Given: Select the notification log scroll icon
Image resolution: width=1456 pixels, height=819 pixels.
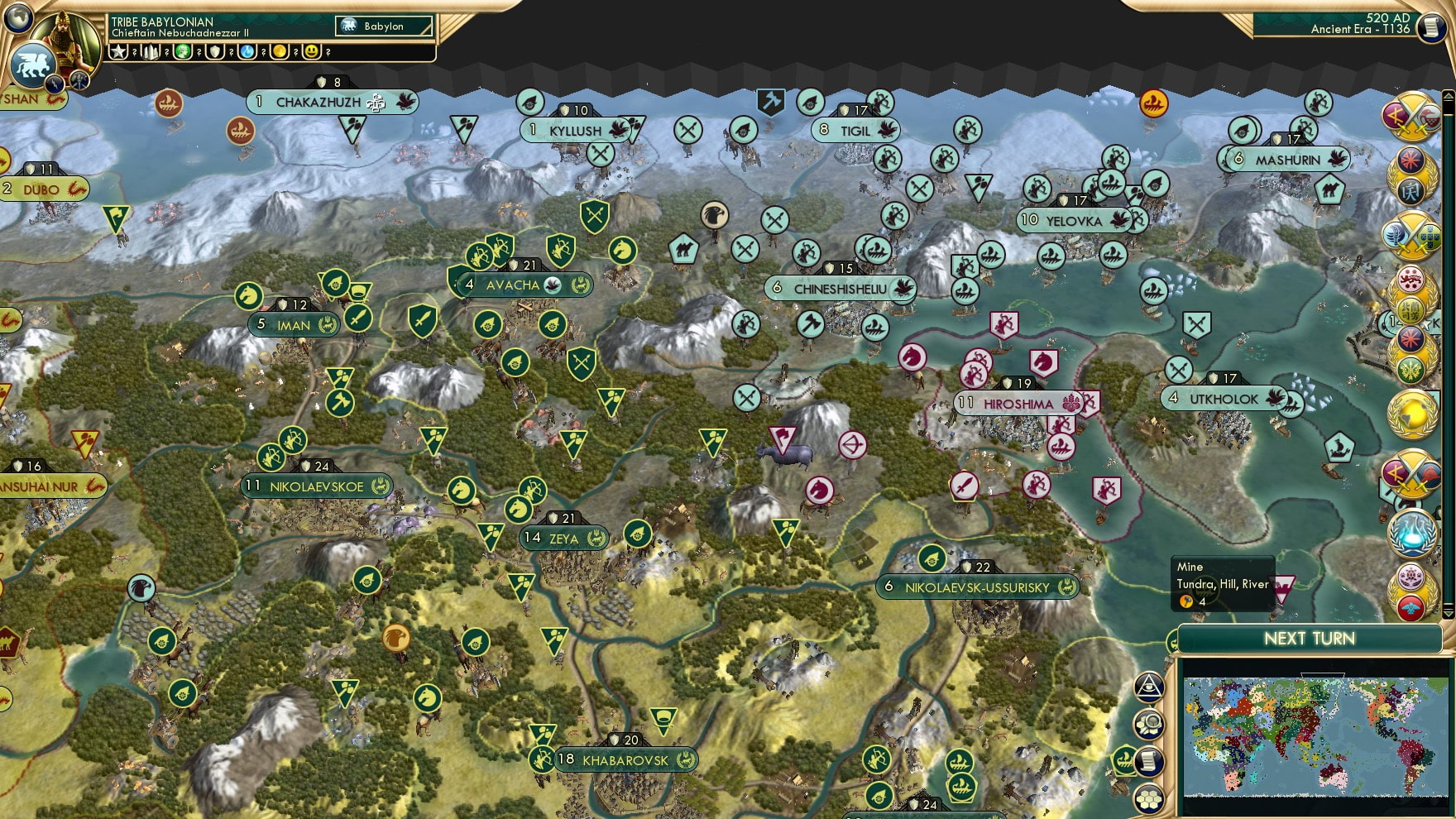Looking at the screenshot, I should (x=1148, y=759).
